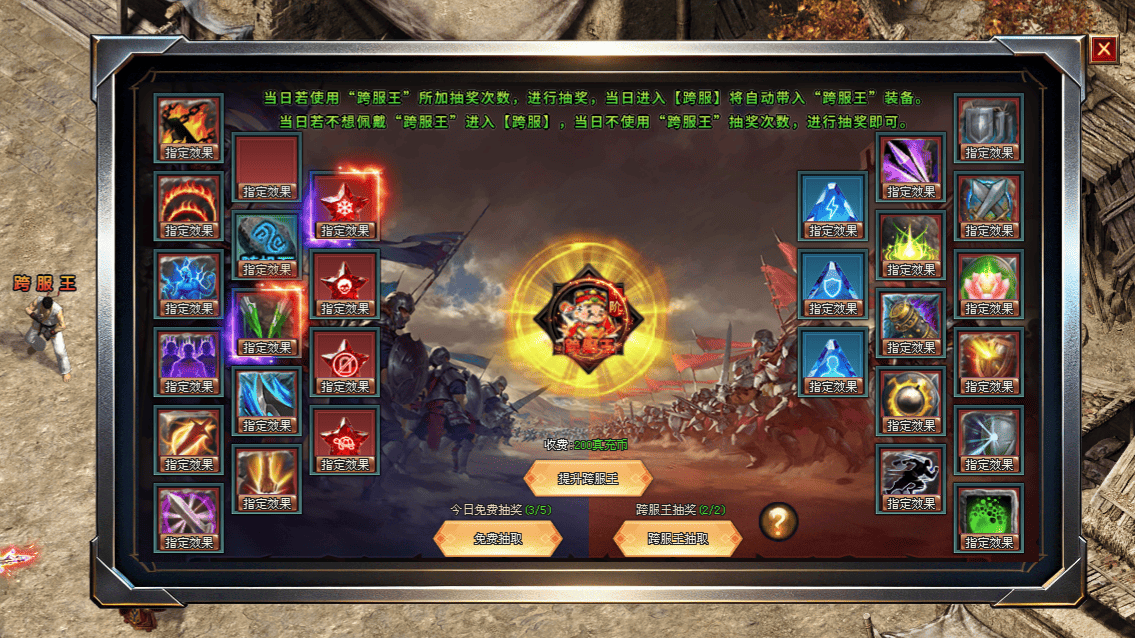Activate the 跨服王抽取 draw button
The width and height of the screenshot is (1135, 638).
pos(678,538)
